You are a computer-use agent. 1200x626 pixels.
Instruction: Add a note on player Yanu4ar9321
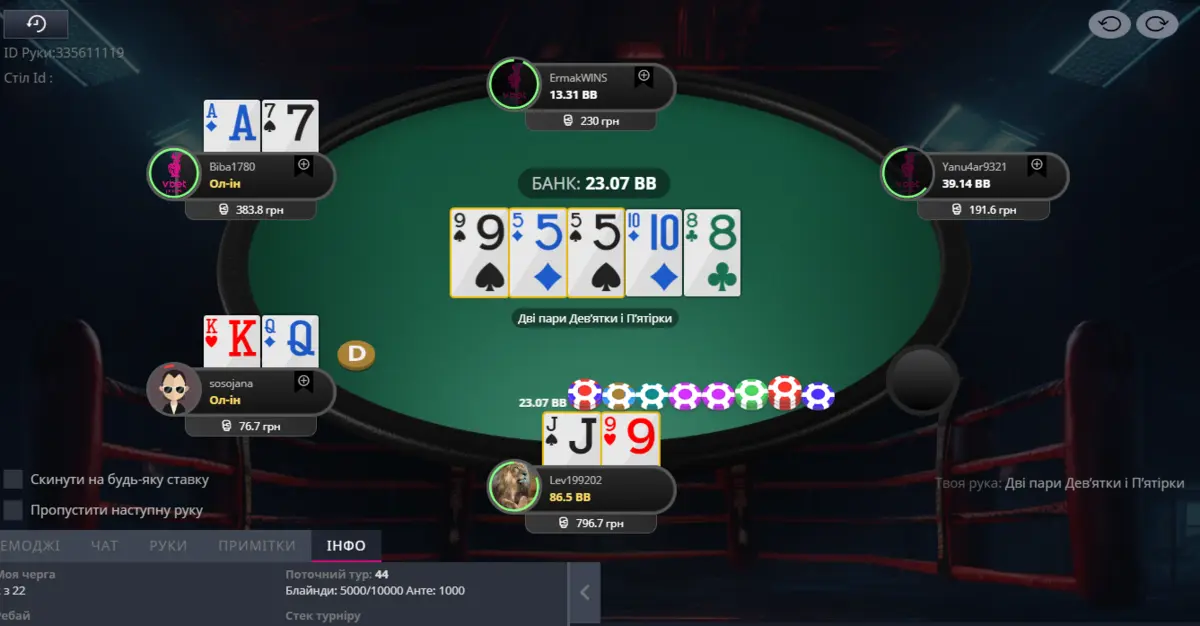tap(1037, 166)
